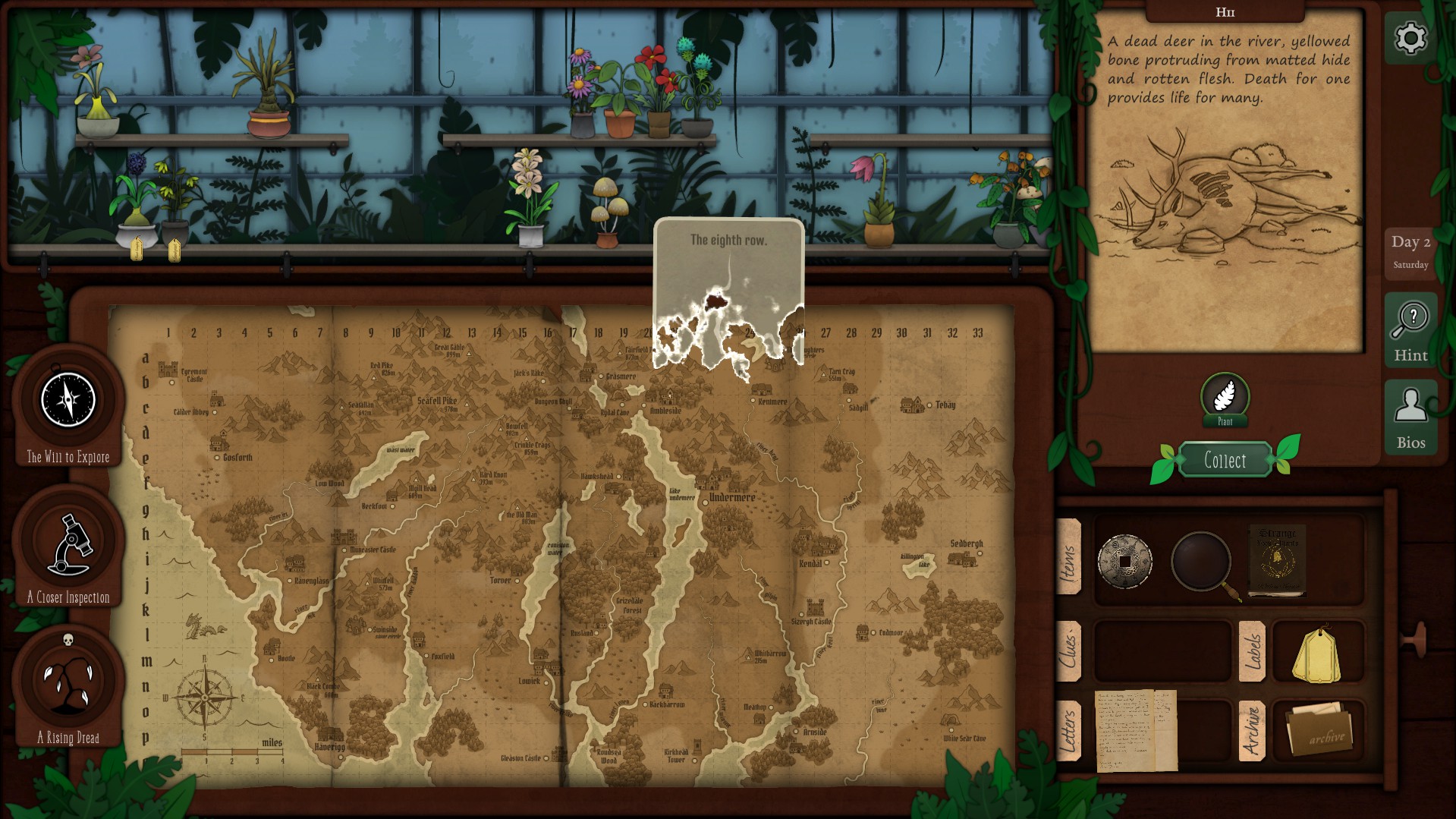The width and height of the screenshot is (1456, 819).
Task: Grab a yellow label tag
Action: click(x=1317, y=654)
